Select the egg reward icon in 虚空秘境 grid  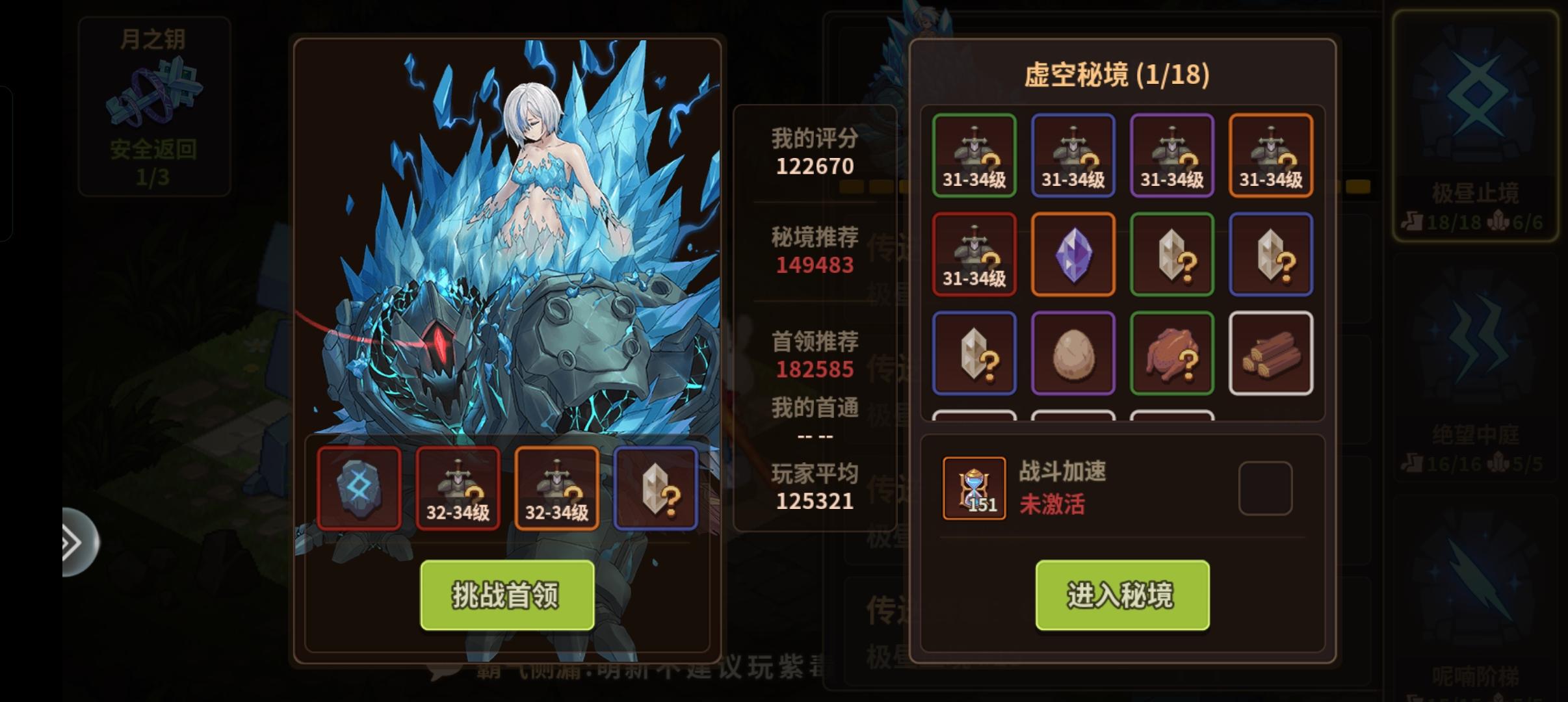point(1073,351)
